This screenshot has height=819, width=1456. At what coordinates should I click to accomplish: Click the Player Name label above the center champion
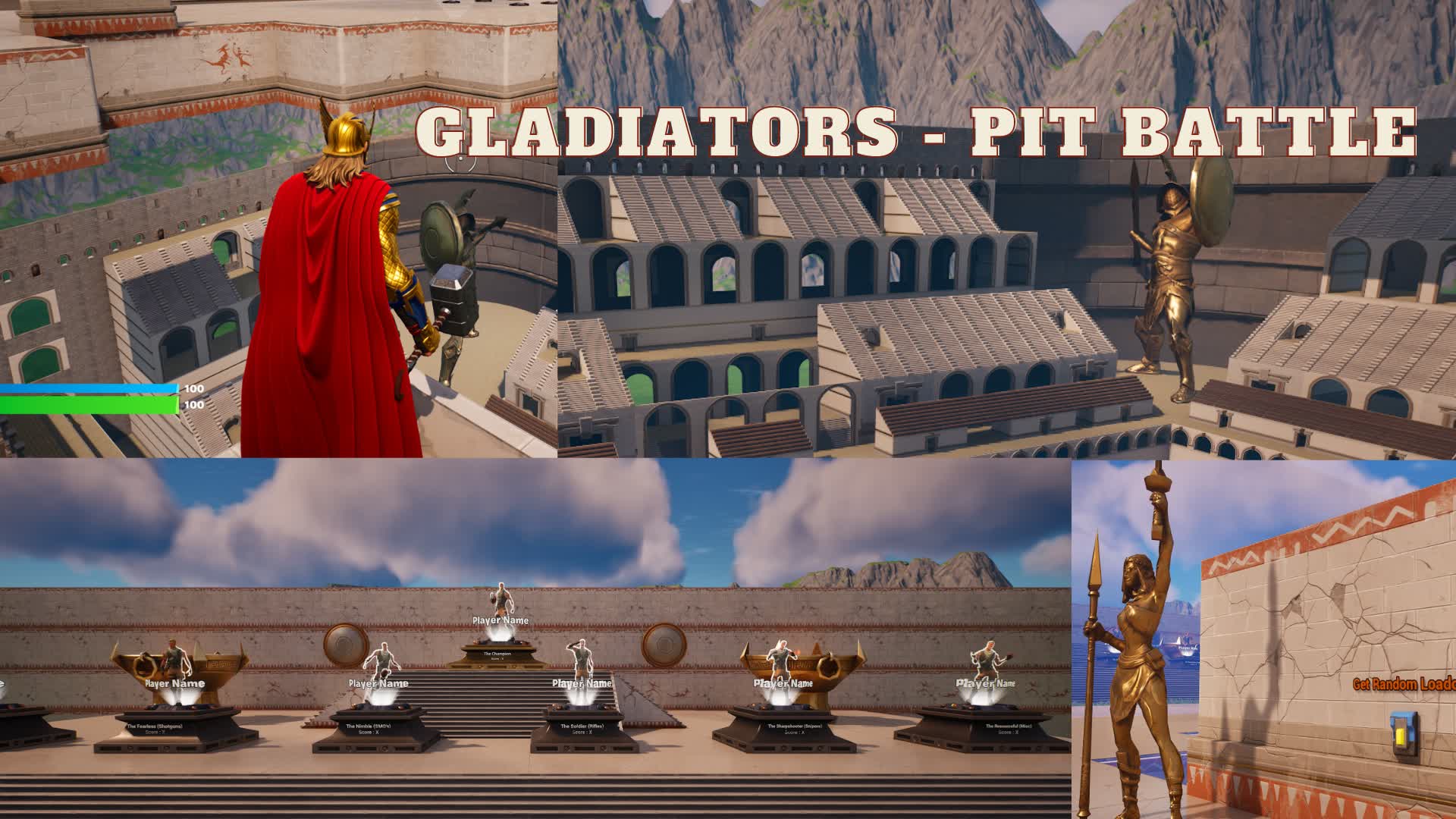[x=500, y=620]
